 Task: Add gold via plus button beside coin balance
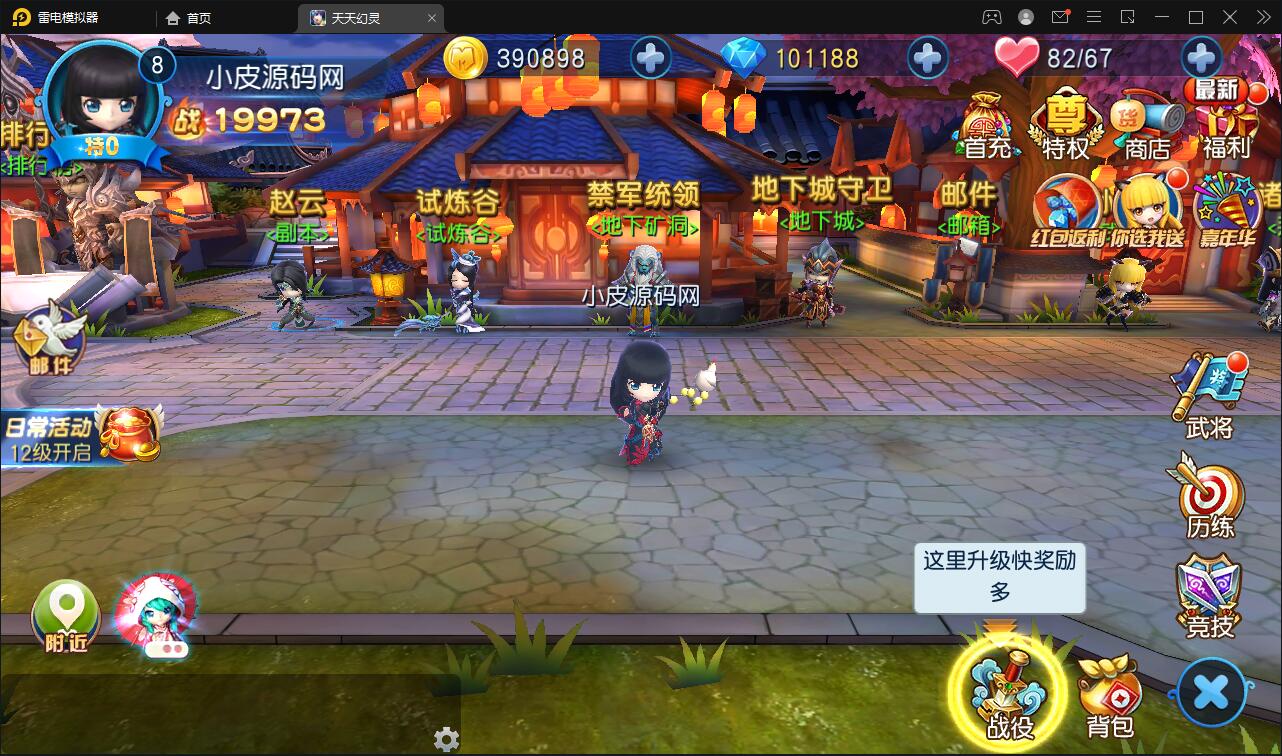tap(650, 58)
